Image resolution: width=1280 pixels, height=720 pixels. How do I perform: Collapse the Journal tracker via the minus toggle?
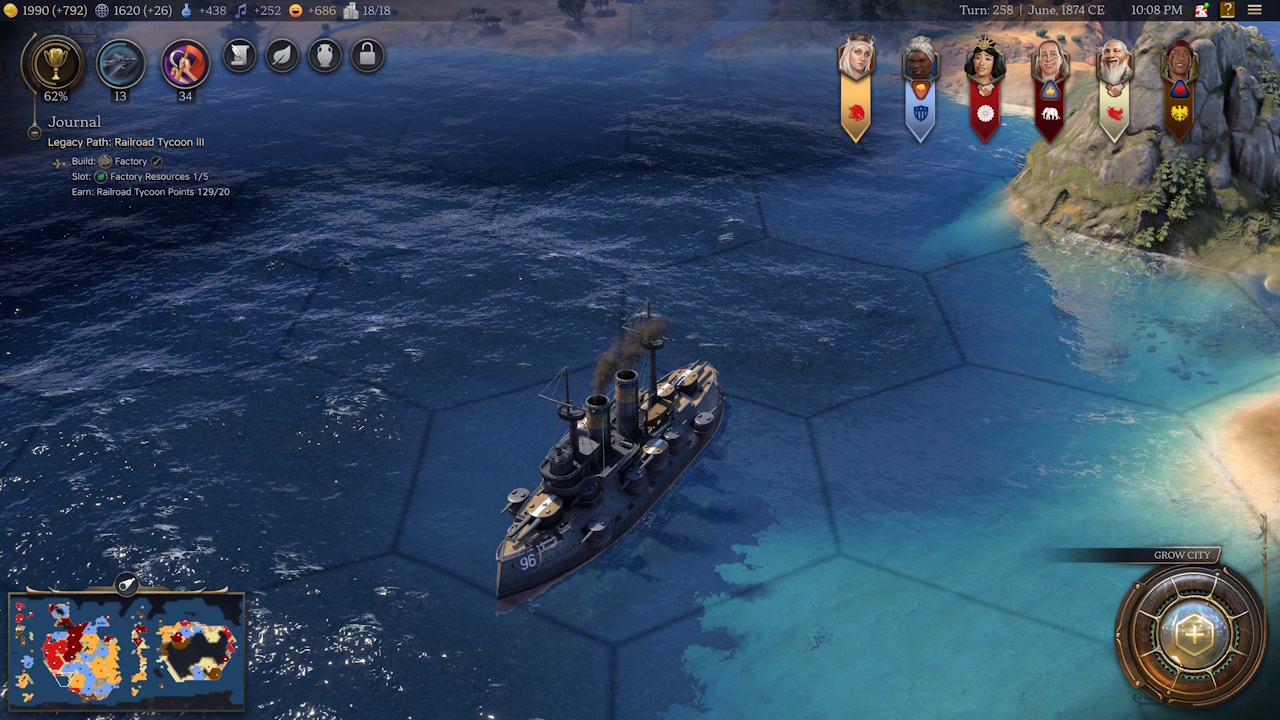click(x=35, y=133)
